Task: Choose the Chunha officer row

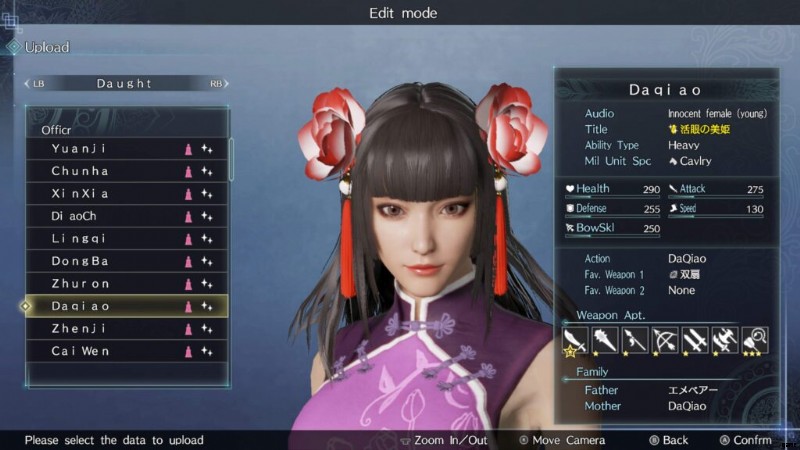Action: 127,171
